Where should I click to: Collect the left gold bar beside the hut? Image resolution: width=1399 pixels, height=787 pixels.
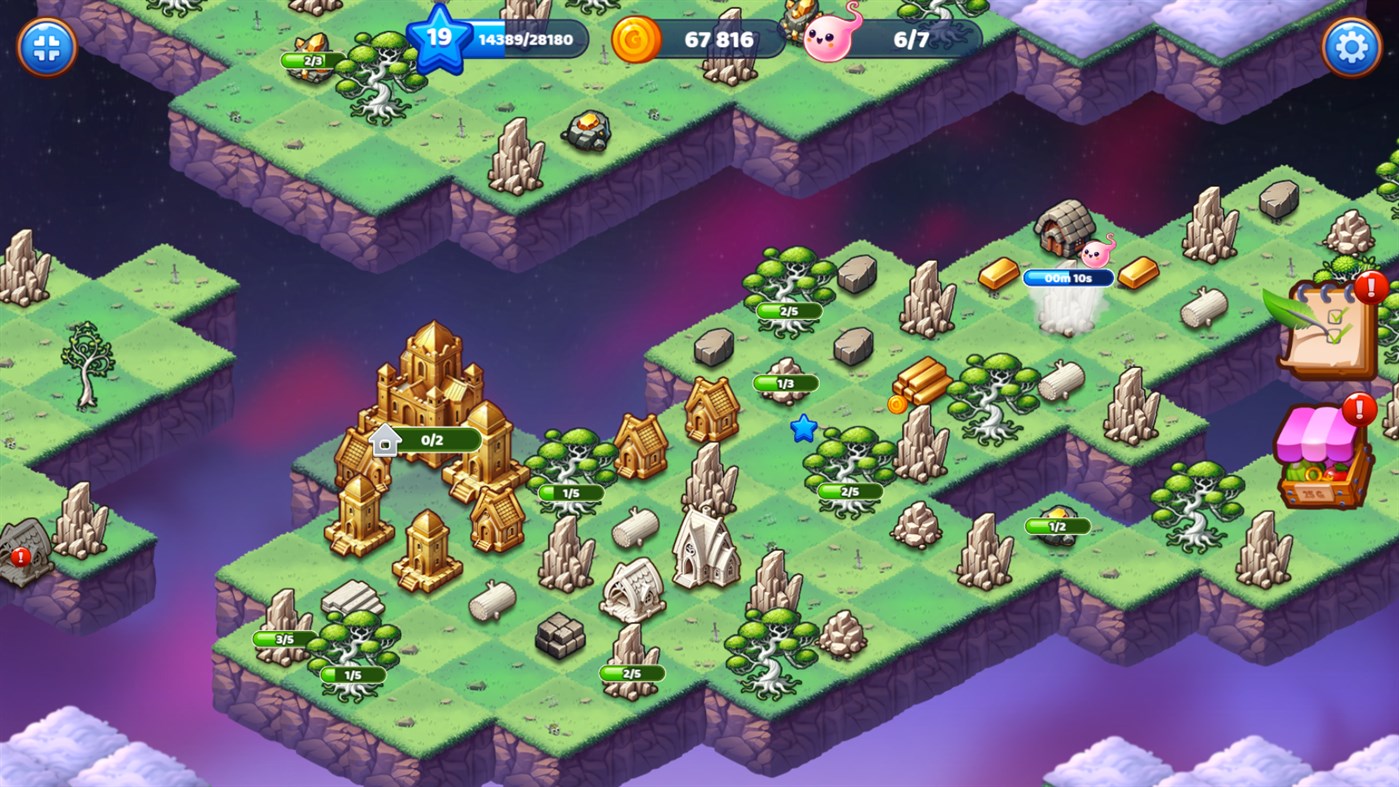998,272
